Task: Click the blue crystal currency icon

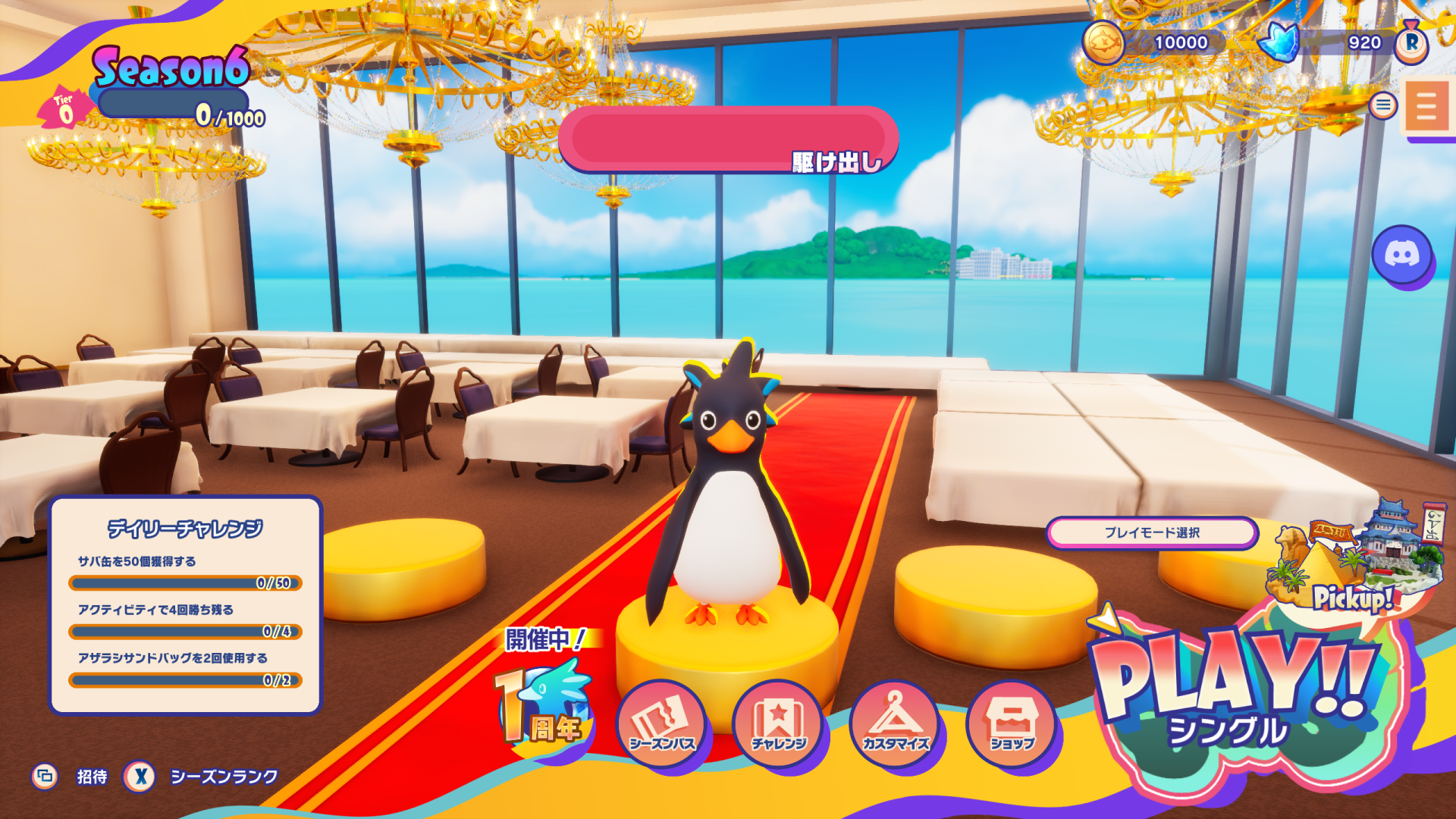Action: [1279, 42]
